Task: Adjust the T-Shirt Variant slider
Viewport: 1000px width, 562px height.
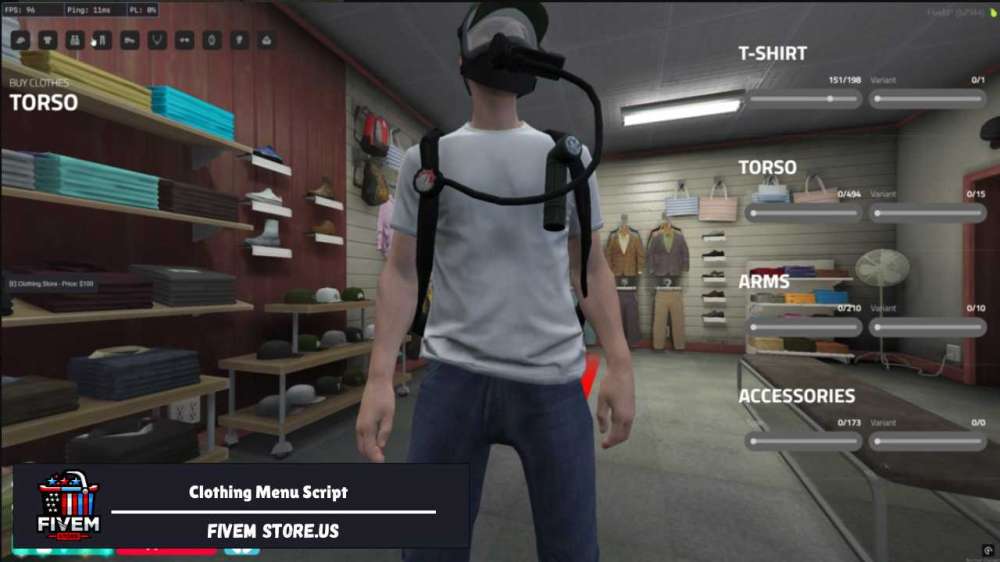Action: point(927,99)
